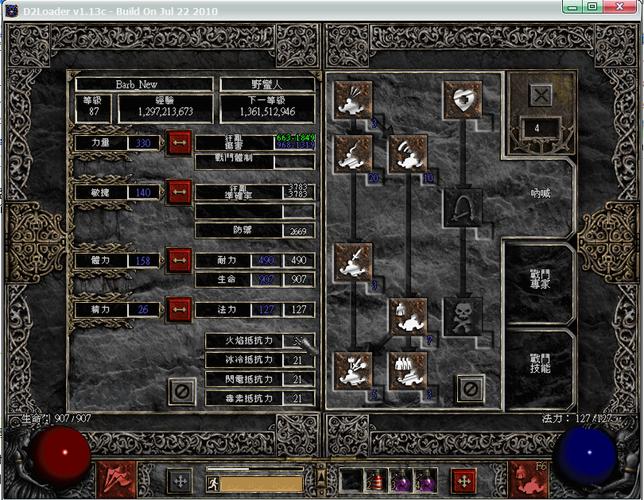This screenshot has width=644, height=500.
Task: Select the 吶喊 warcries tab
Action: [538, 191]
